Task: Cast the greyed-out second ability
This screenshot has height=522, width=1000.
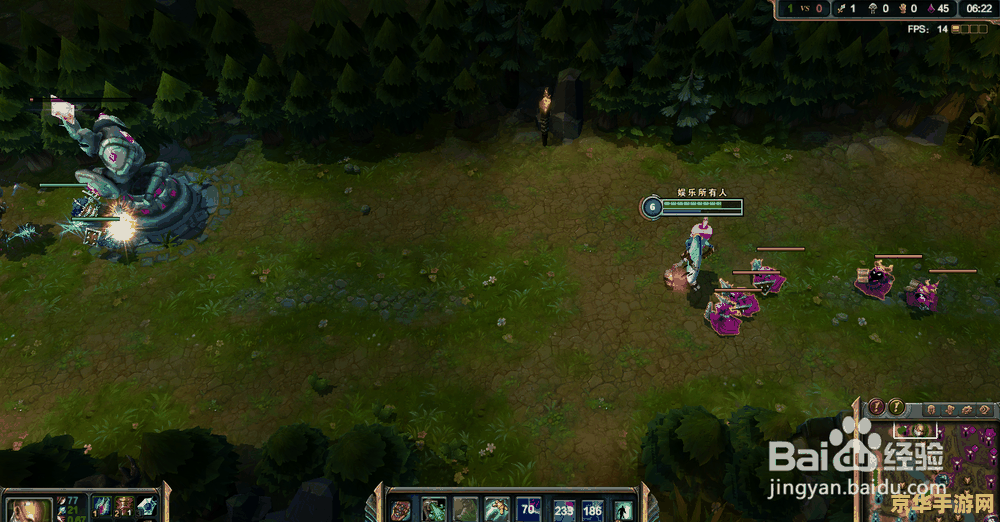Action: point(465,510)
